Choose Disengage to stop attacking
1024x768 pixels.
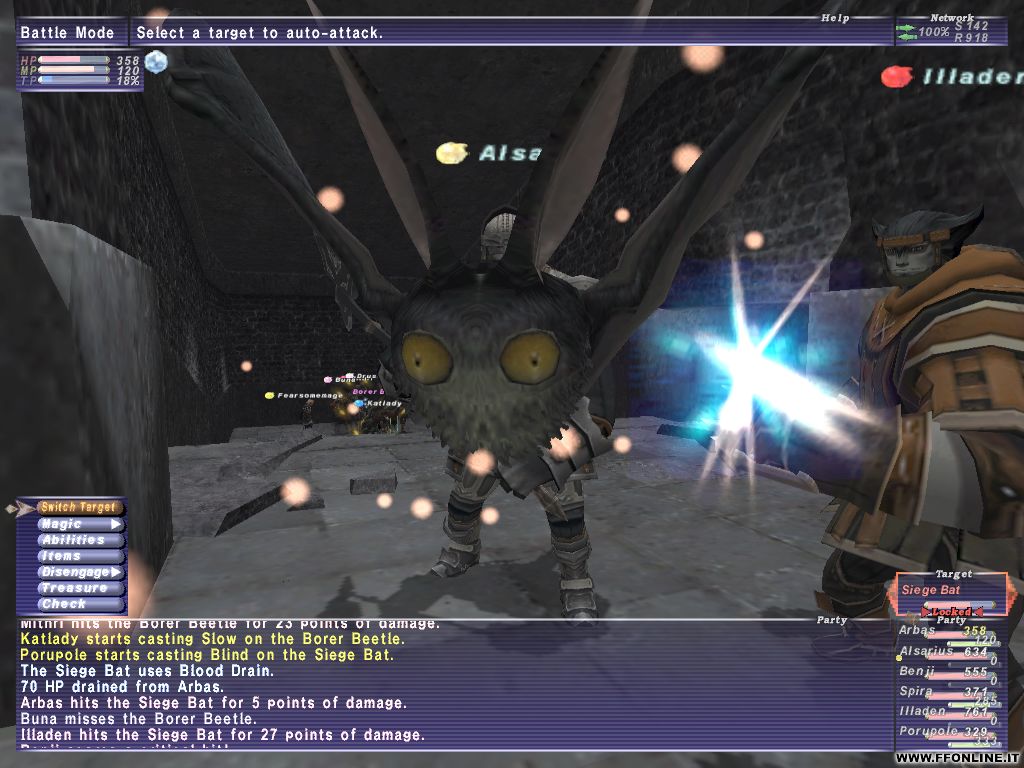point(78,572)
